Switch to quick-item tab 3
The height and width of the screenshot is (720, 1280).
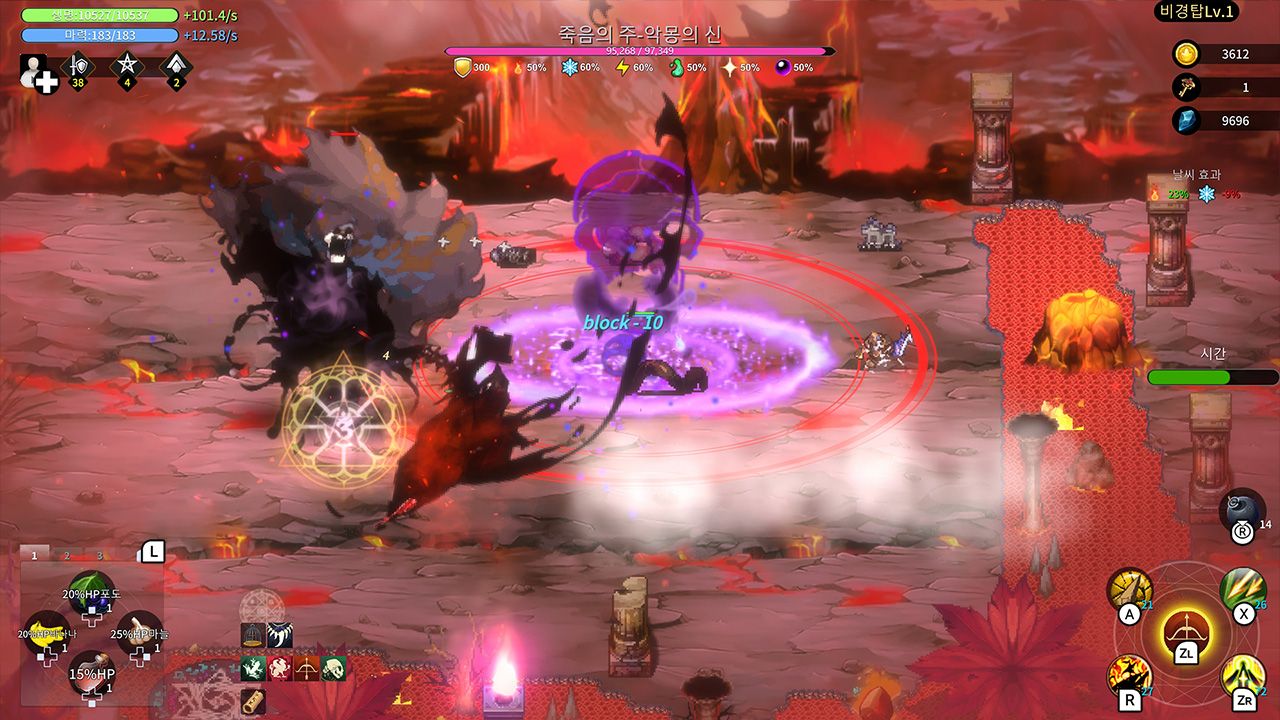pos(100,555)
